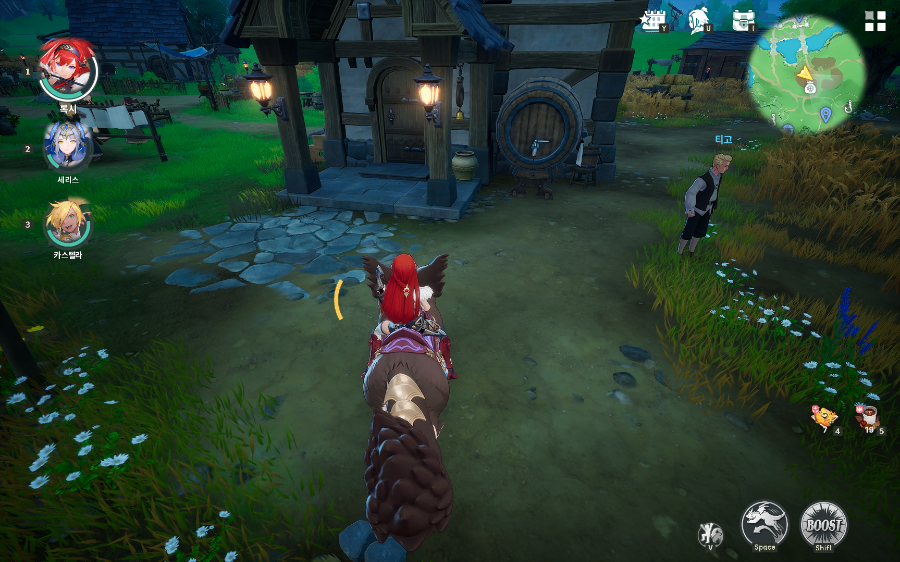Click the blue location pin on minimap
Screen dimensions: 900x562
pyautogui.click(x=825, y=115)
